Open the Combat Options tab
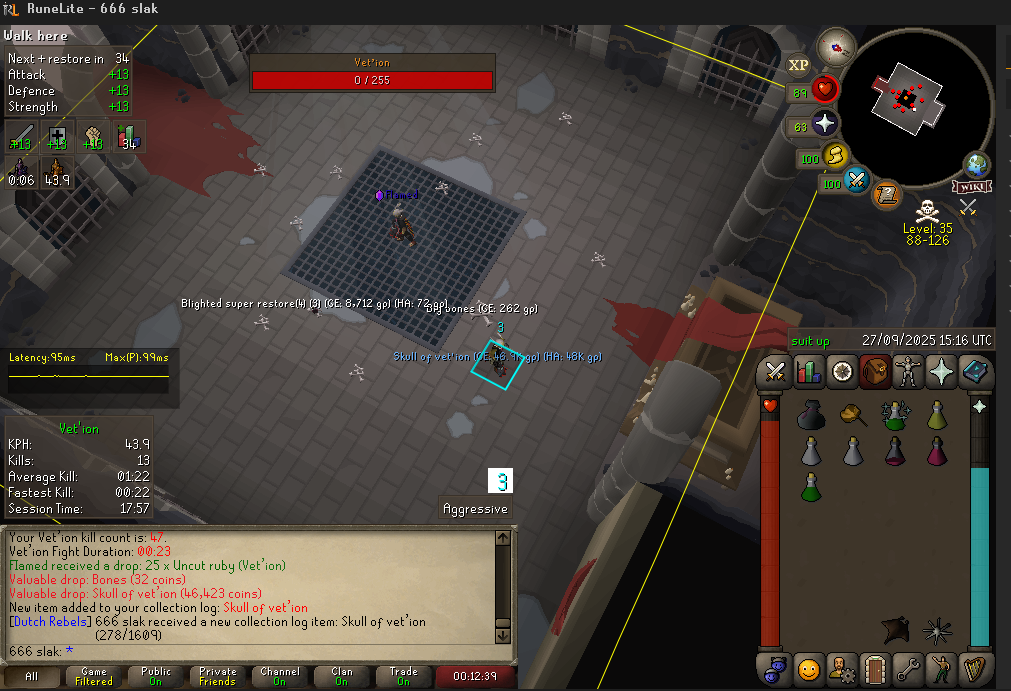The height and width of the screenshot is (691, 1011). pyautogui.click(x=774, y=372)
